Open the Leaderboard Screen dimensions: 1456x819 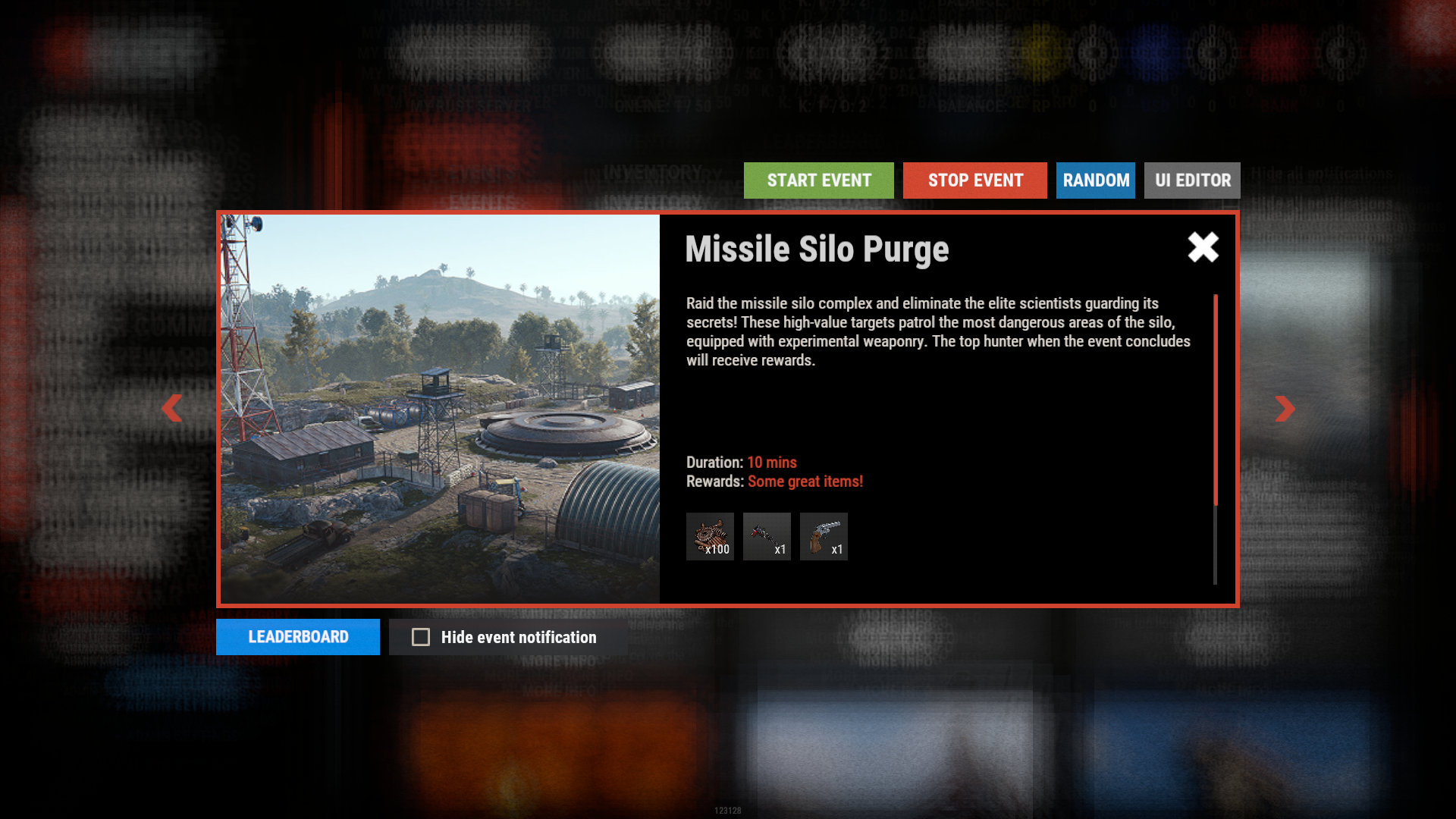[x=298, y=637]
